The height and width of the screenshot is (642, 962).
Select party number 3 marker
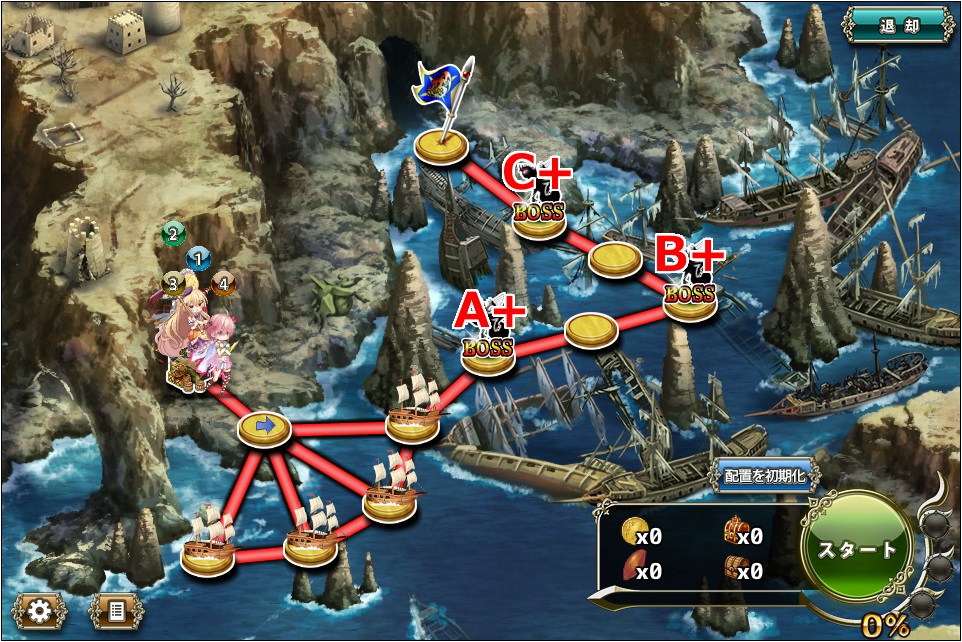(x=172, y=284)
